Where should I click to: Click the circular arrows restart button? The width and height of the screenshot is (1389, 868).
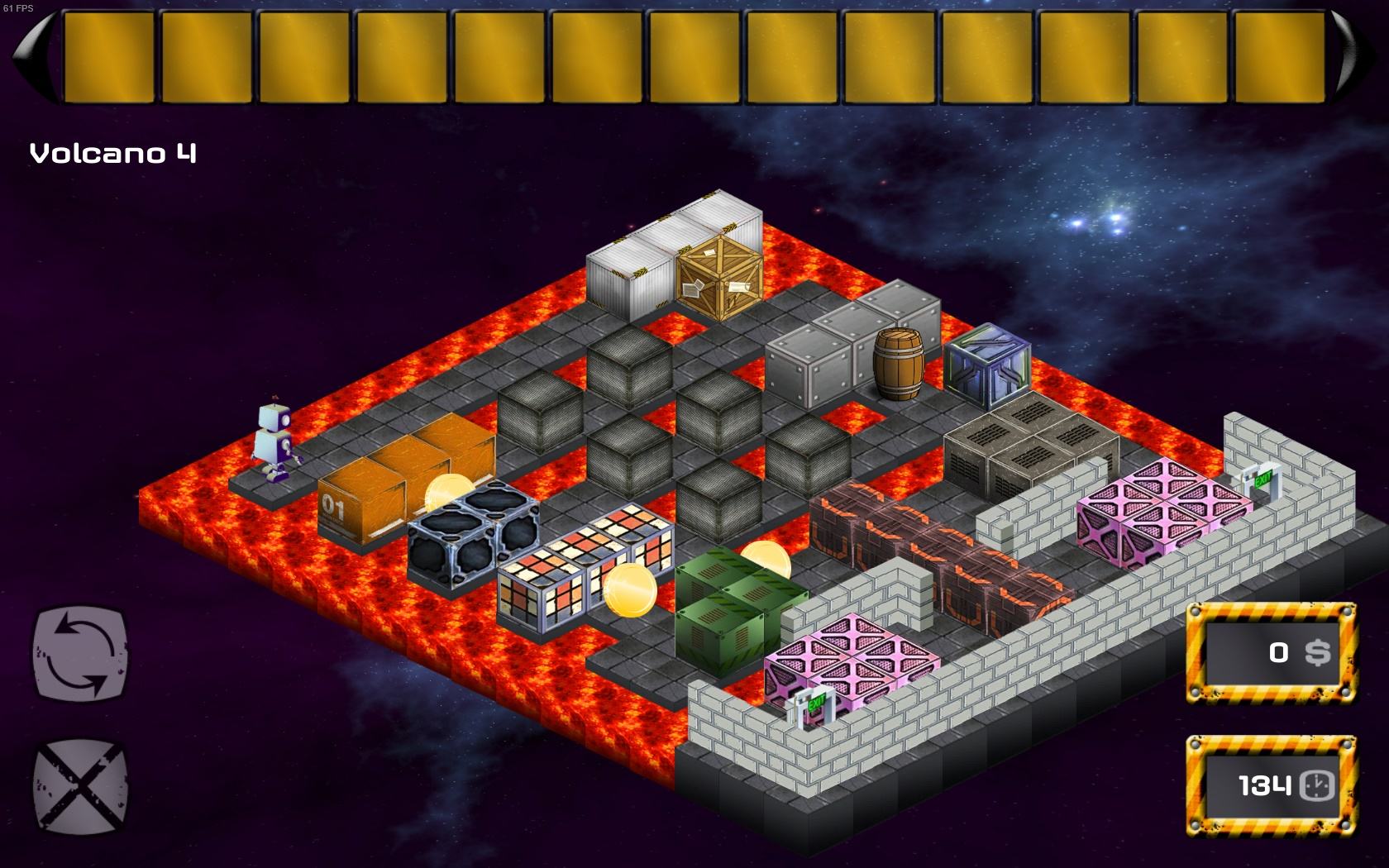pos(80,651)
